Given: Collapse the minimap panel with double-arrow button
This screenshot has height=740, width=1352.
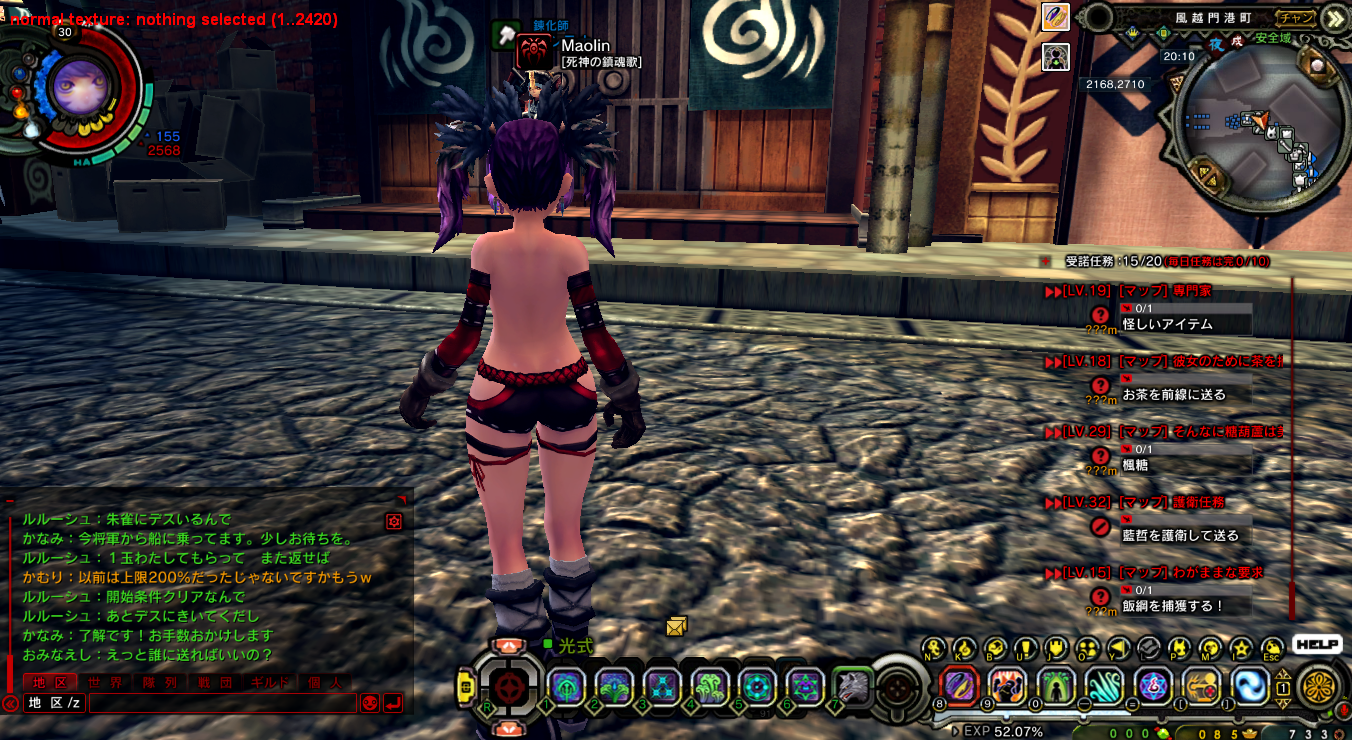Looking at the screenshot, I should (1335, 18).
